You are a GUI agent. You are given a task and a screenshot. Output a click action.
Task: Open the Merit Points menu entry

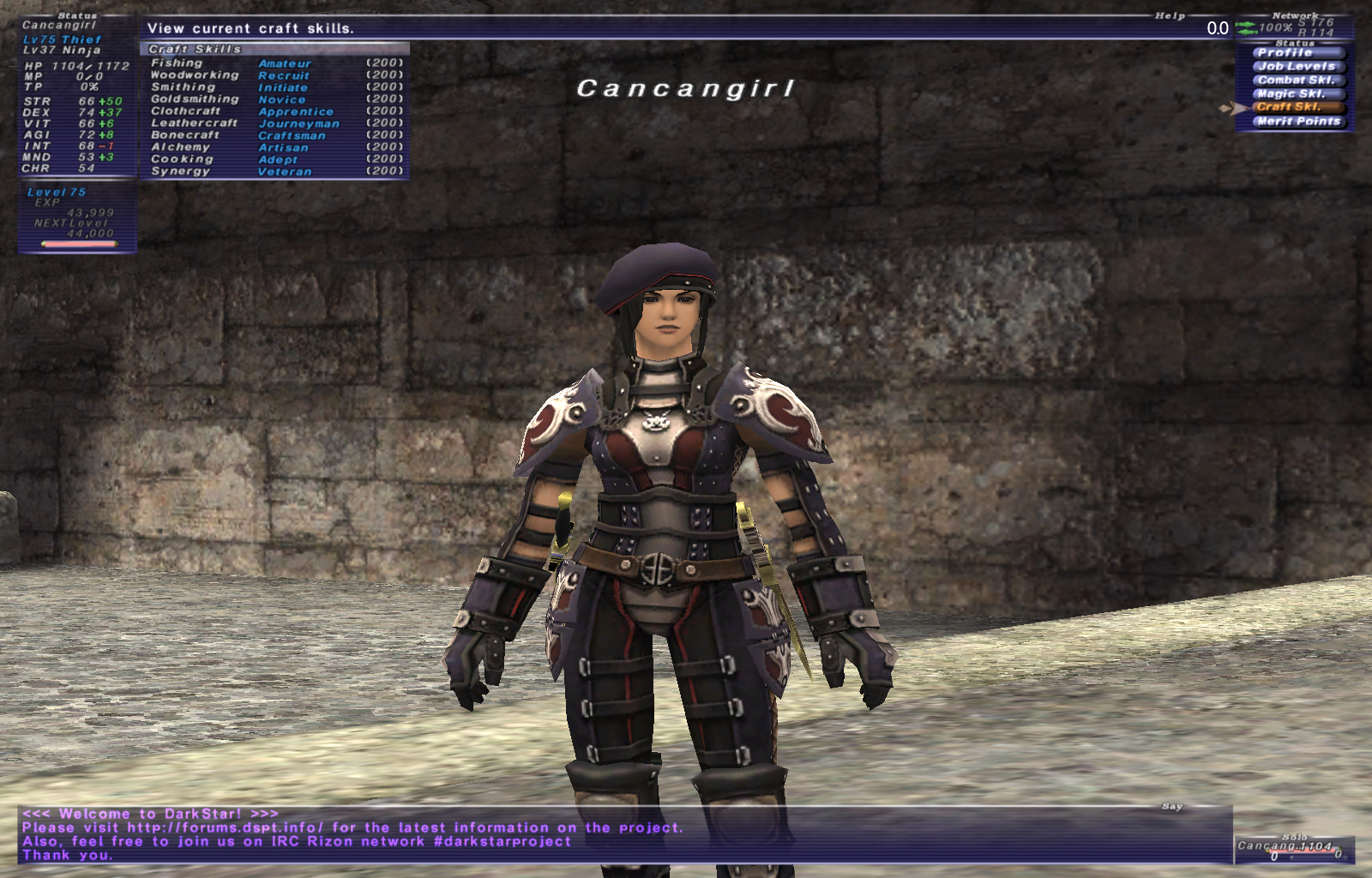(1295, 121)
